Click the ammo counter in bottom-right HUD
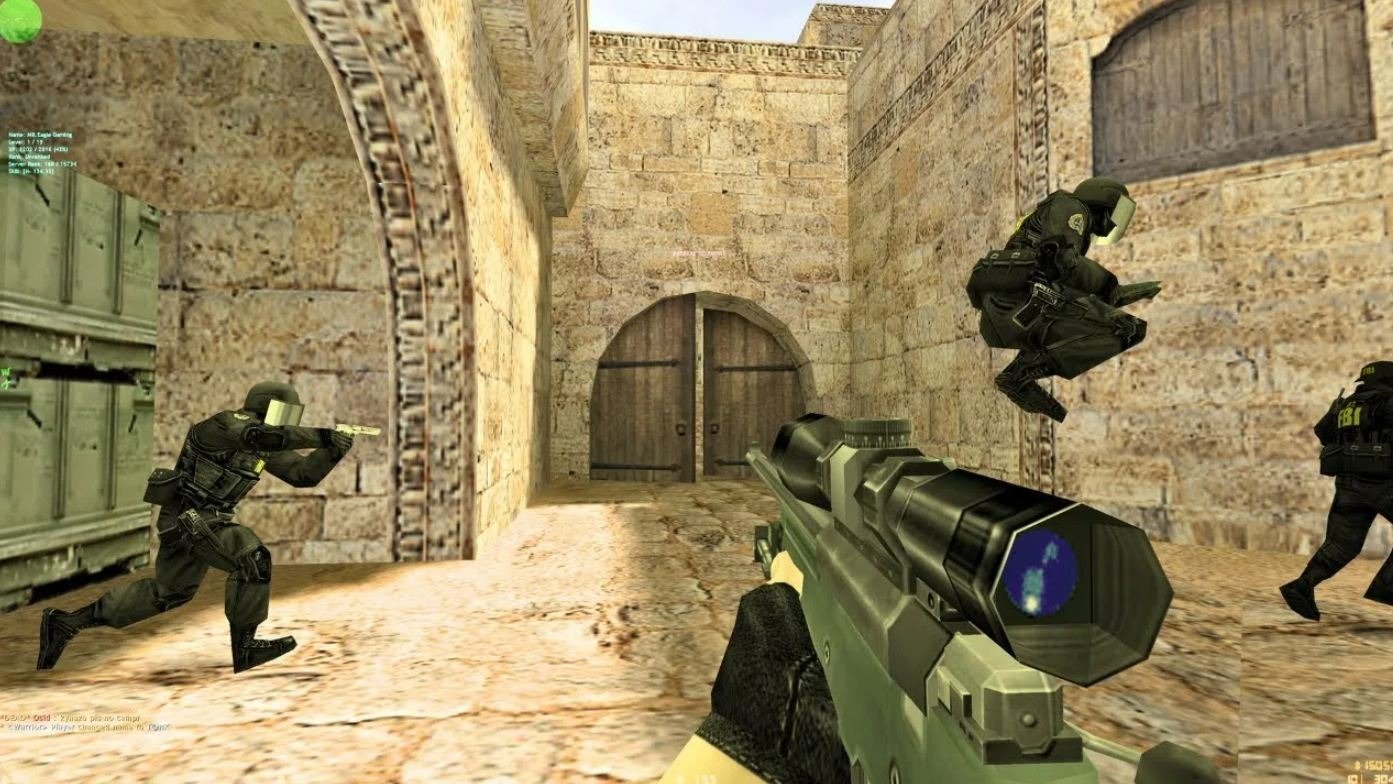Image resolution: width=1393 pixels, height=784 pixels. pyautogui.click(x=1368, y=777)
